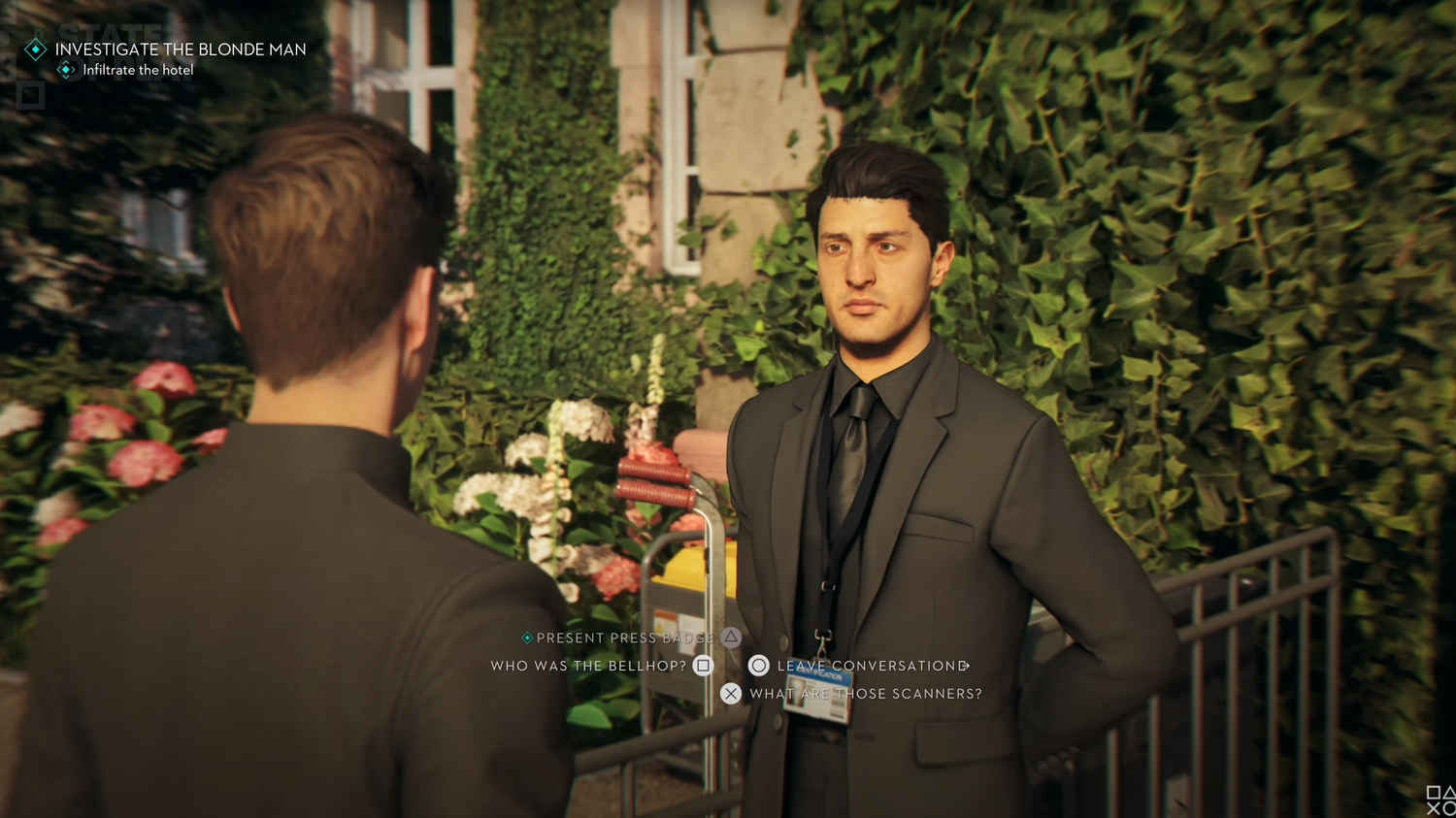Ask "What are those scanners?"
The image size is (1456, 818).
click(864, 694)
